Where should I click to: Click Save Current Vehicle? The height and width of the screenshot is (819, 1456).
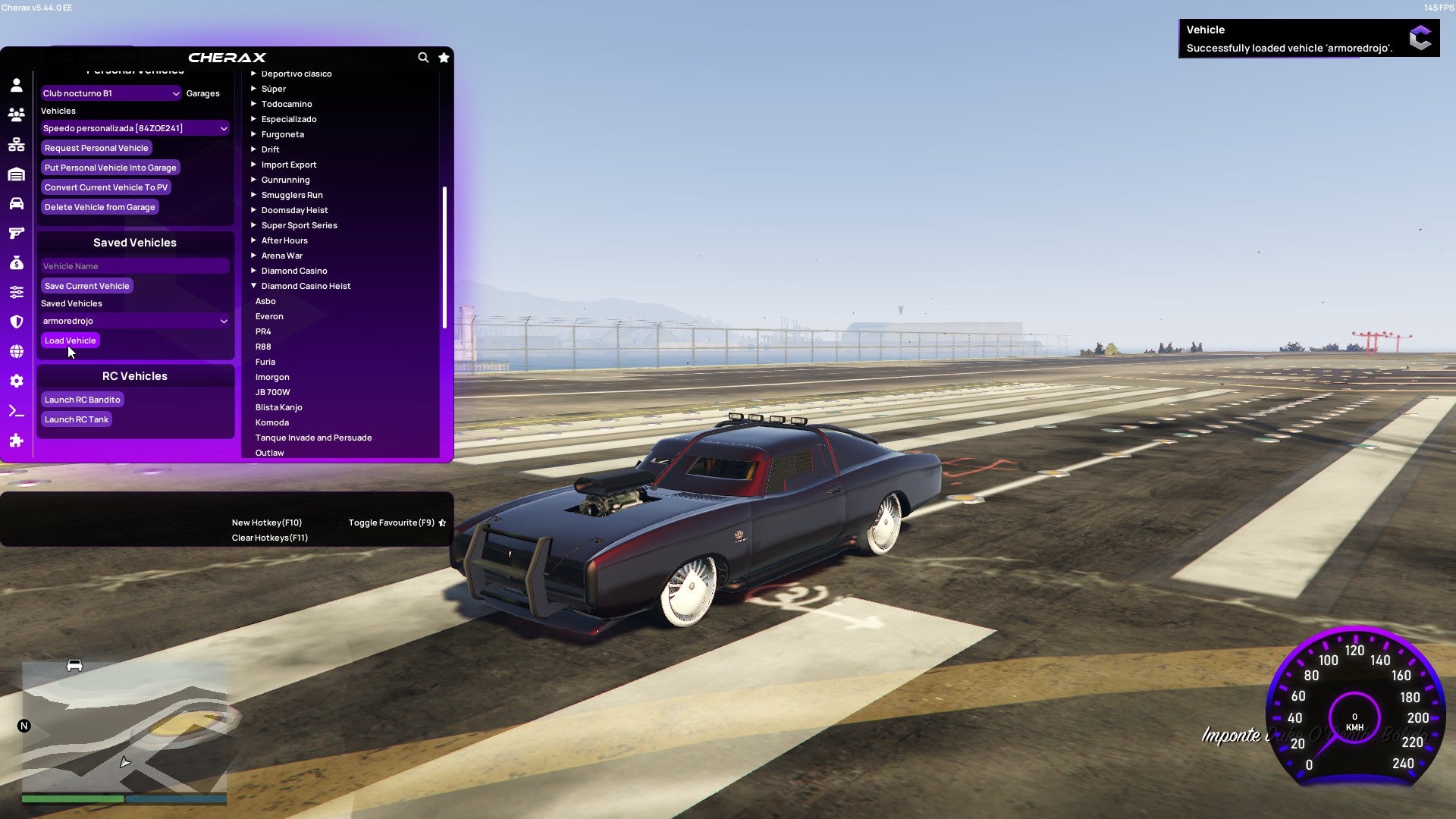click(86, 286)
